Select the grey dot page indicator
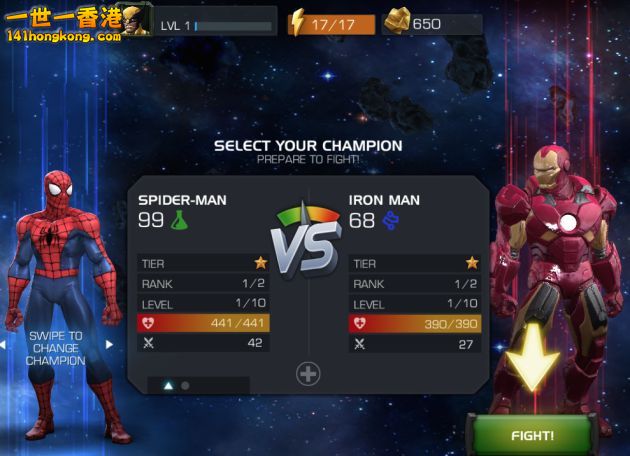The width and height of the screenshot is (630, 456). click(185, 385)
